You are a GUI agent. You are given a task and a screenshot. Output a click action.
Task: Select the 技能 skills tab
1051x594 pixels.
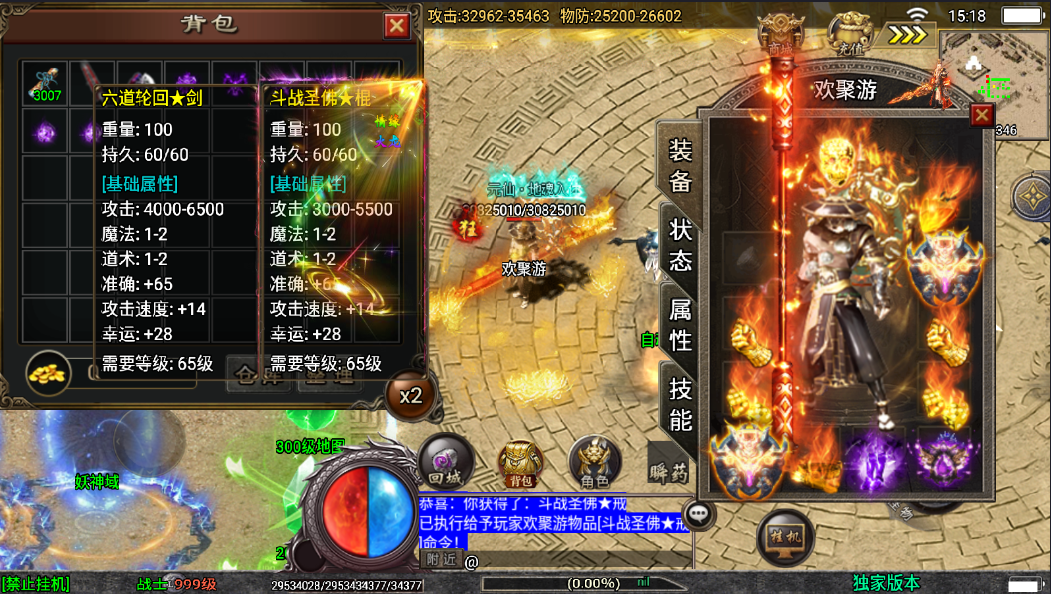pyautogui.click(x=680, y=403)
